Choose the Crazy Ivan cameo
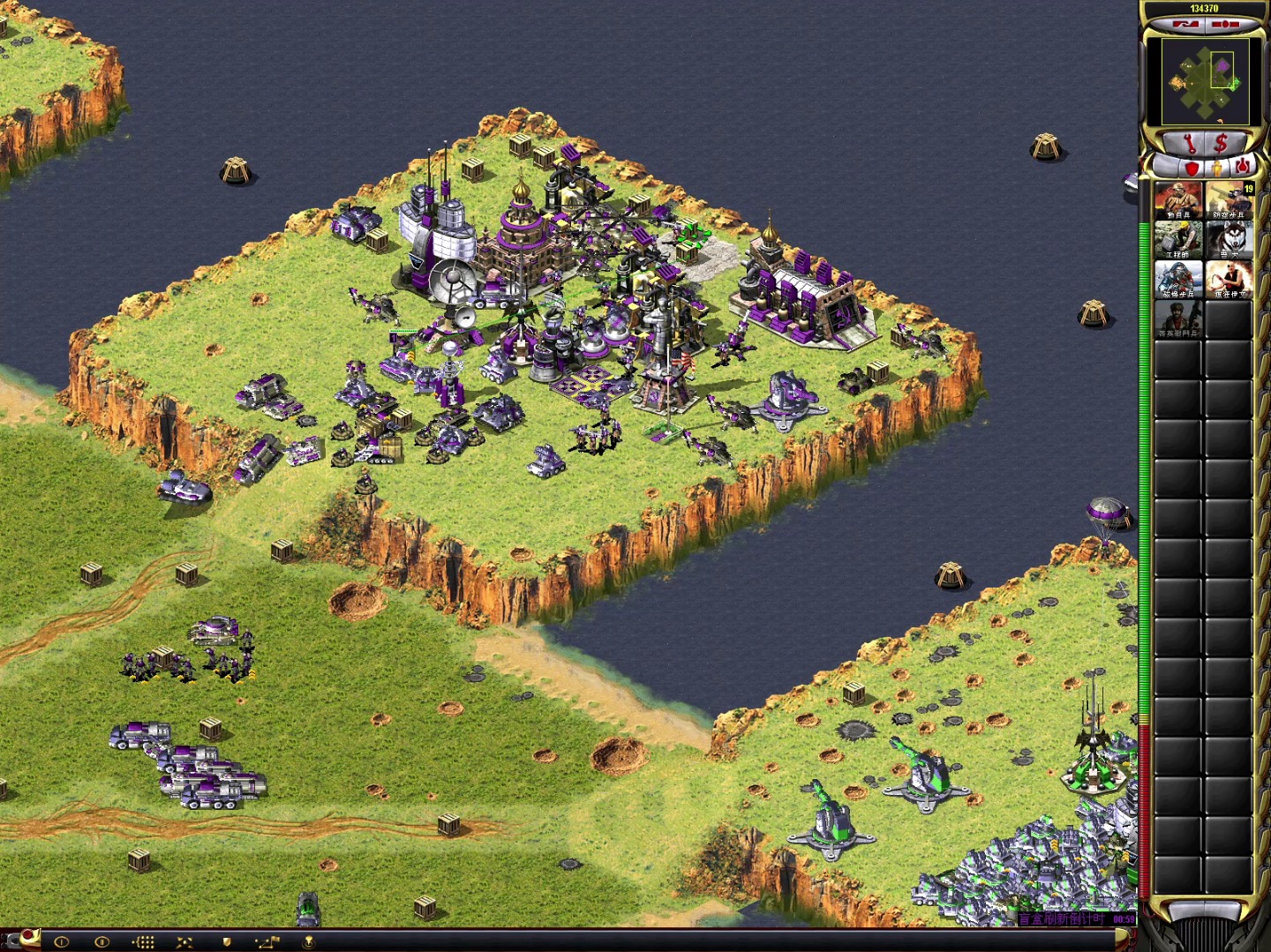Viewport: 1271px width, 952px height. [1229, 280]
